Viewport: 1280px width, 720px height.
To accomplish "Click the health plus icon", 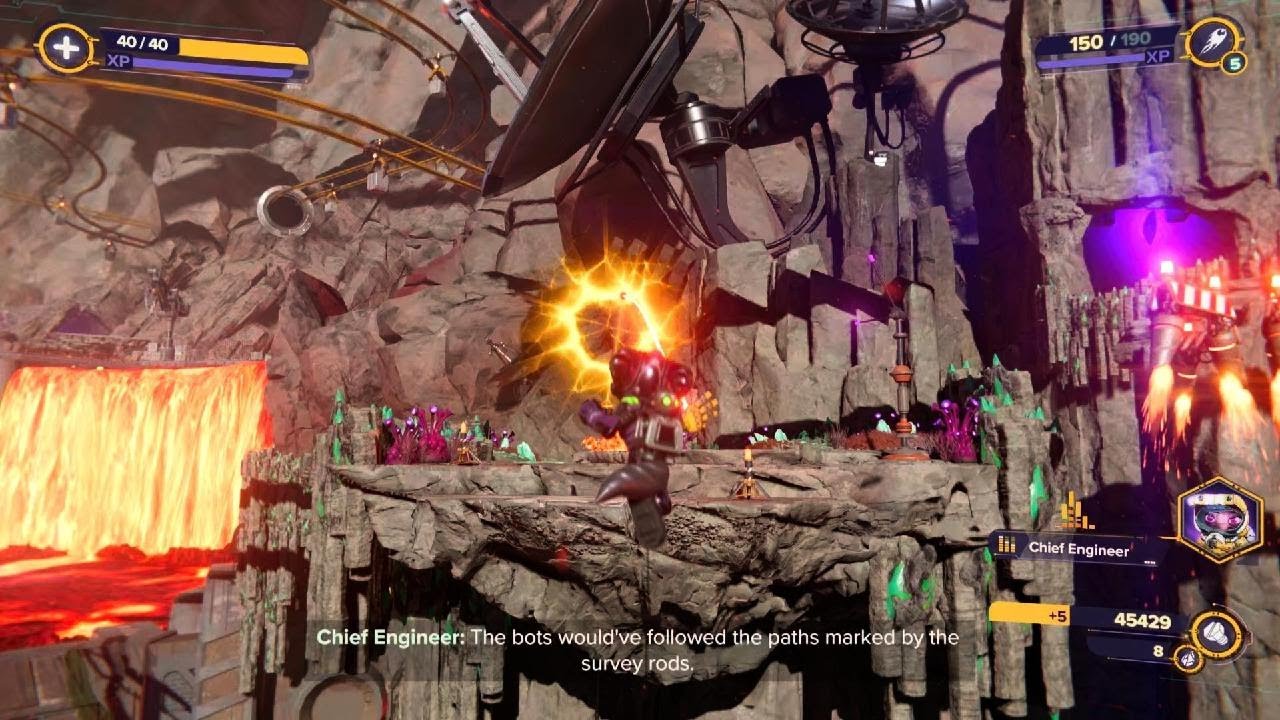I will [x=66, y=48].
